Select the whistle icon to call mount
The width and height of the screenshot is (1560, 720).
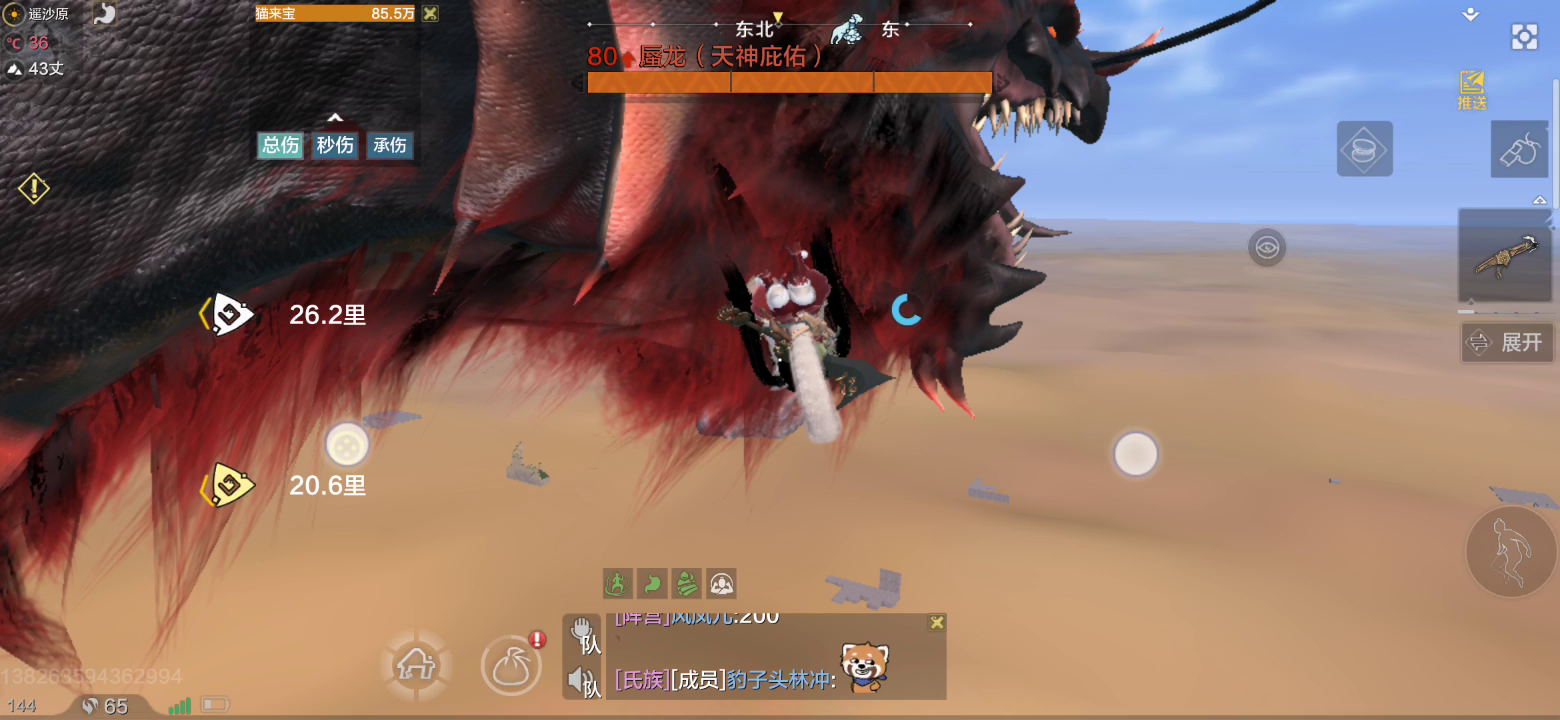1520,150
